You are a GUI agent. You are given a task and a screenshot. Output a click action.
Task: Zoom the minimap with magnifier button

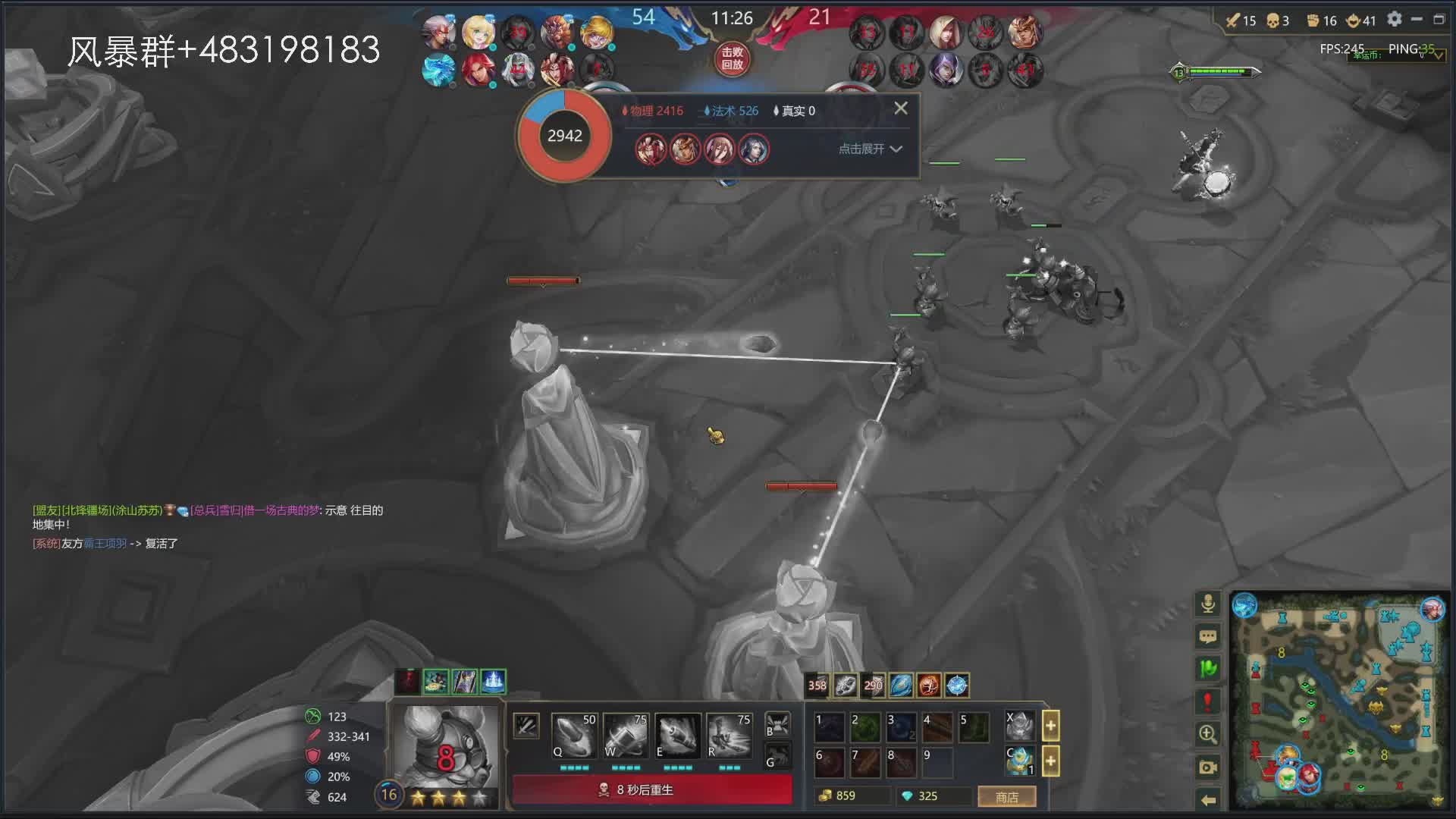1208,734
